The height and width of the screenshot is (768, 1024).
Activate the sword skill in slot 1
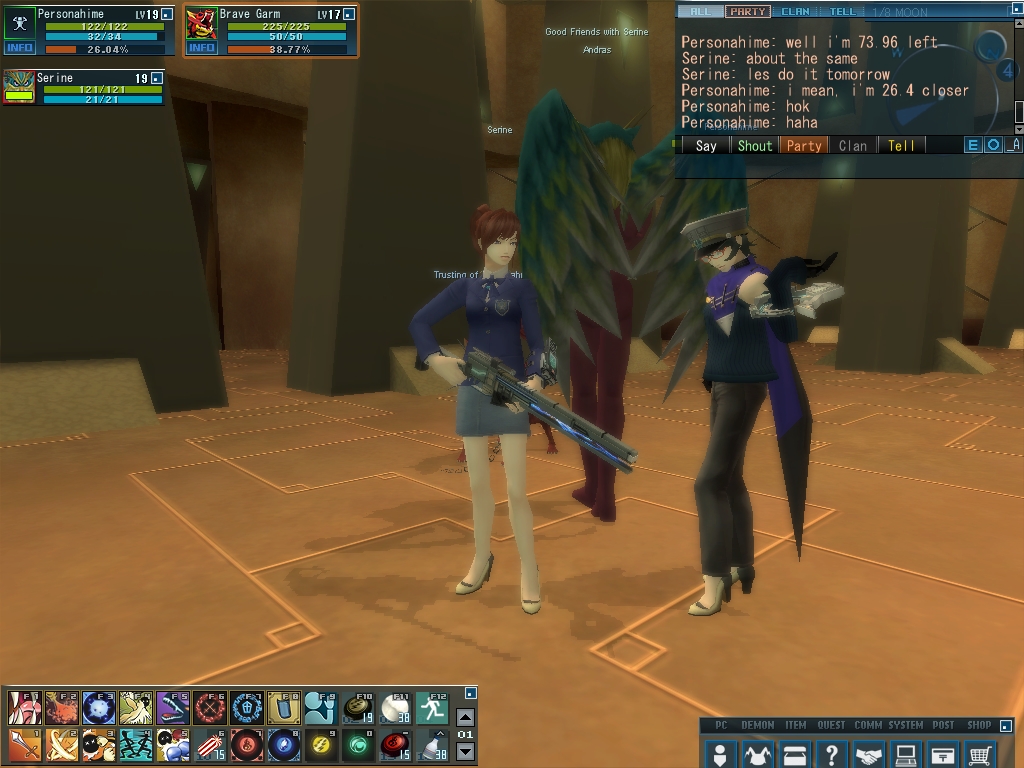coord(24,744)
